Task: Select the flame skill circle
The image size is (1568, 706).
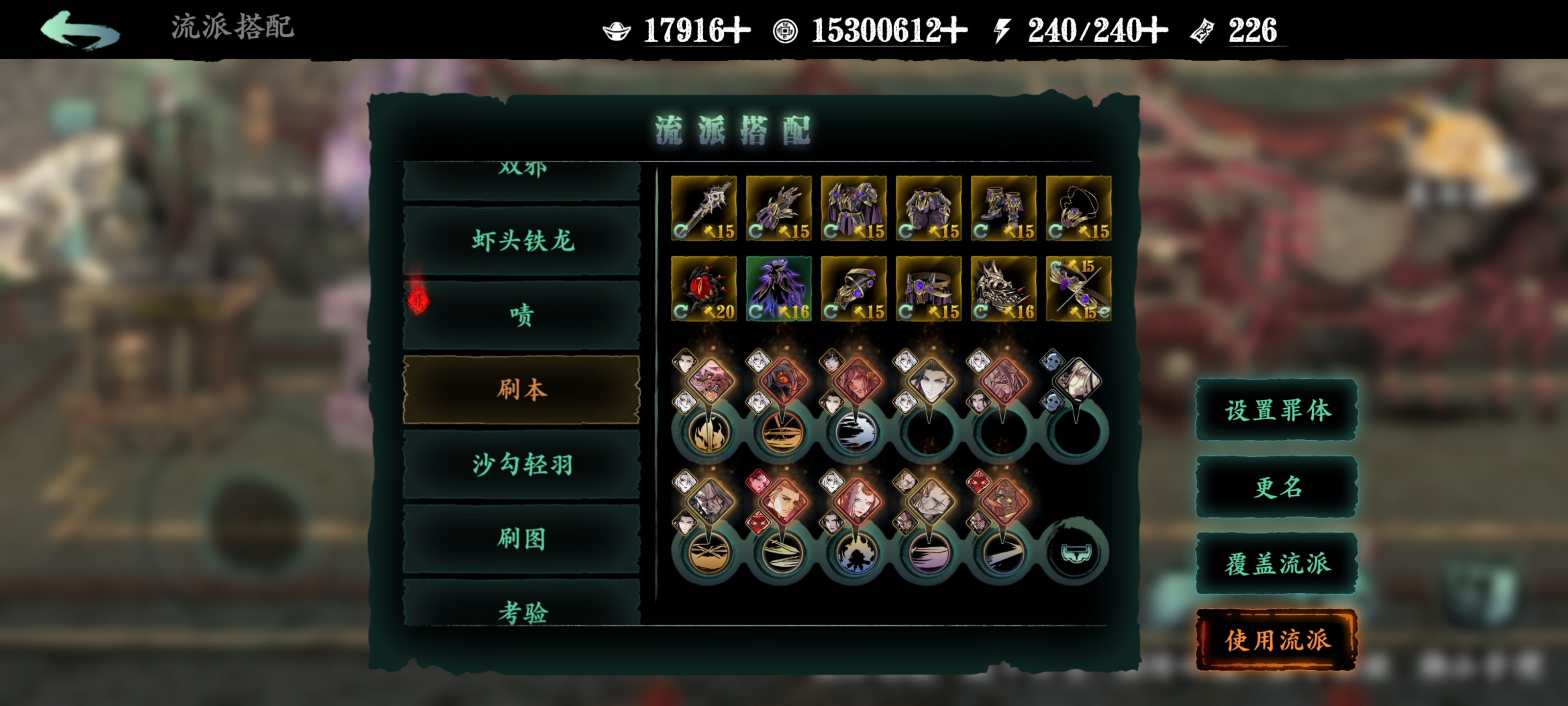Action: pyautogui.click(x=707, y=432)
